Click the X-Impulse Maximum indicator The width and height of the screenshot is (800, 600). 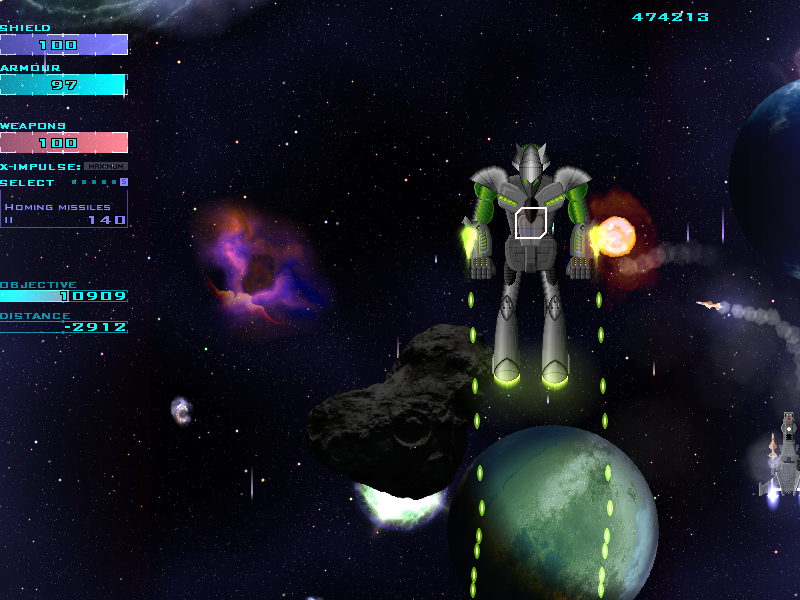pos(105,166)
